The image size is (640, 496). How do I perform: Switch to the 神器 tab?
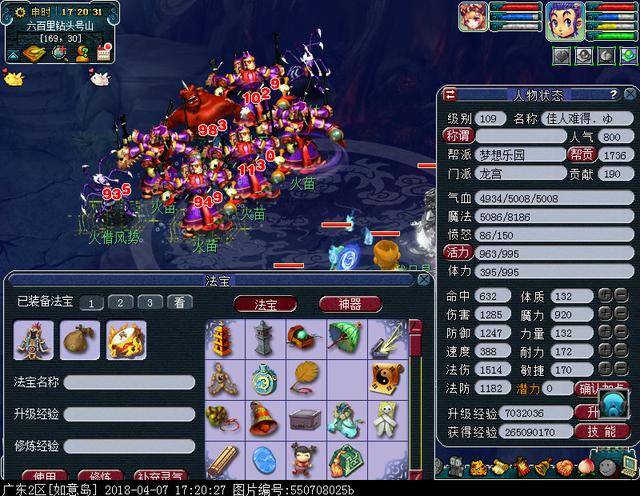(x=350, y=303)
